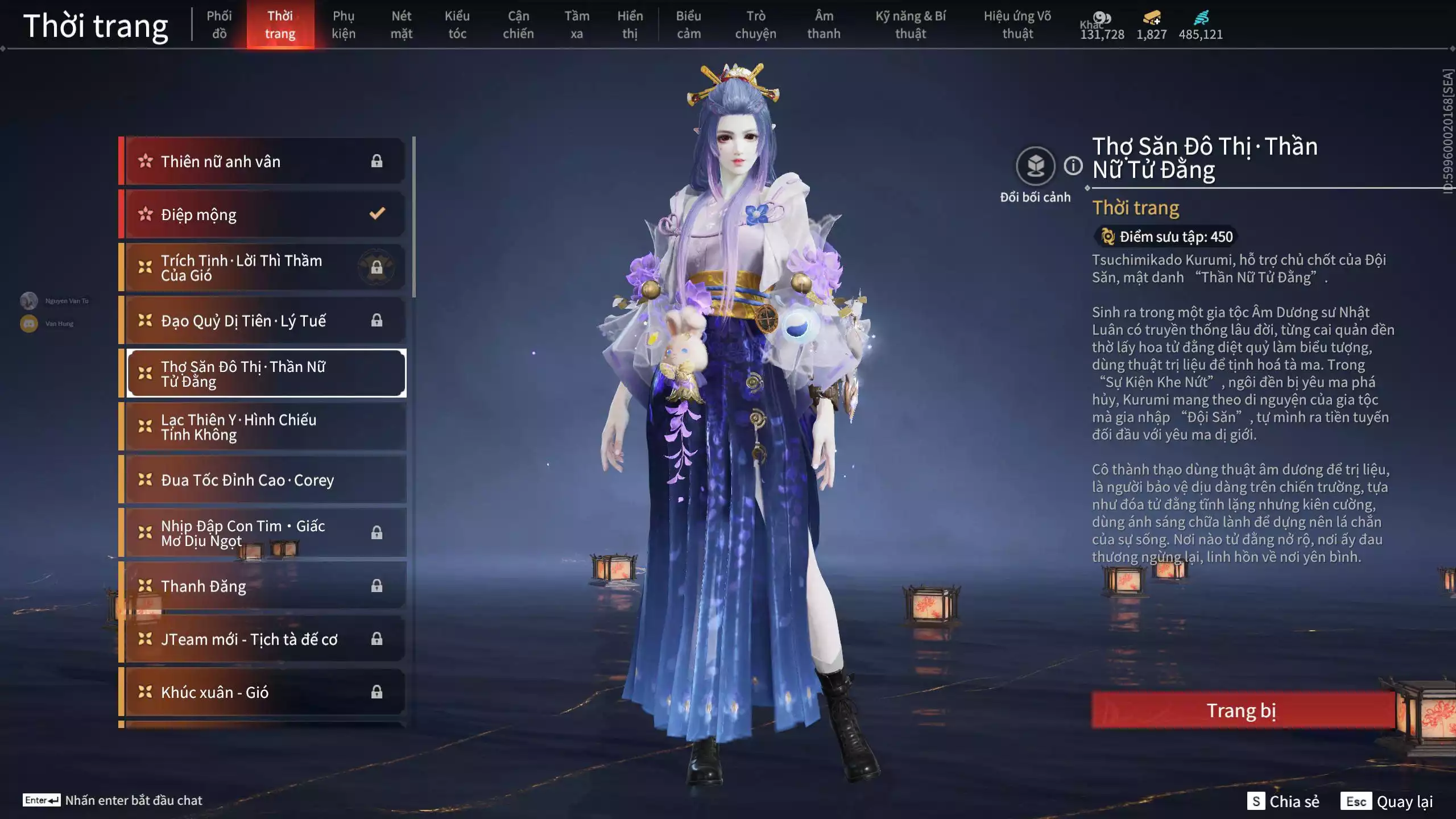Open the Hiệu ứng Võ thuật tab
Viewport: 1456px width, 819px height.
pyautogui.click(x=1018, y=25)
